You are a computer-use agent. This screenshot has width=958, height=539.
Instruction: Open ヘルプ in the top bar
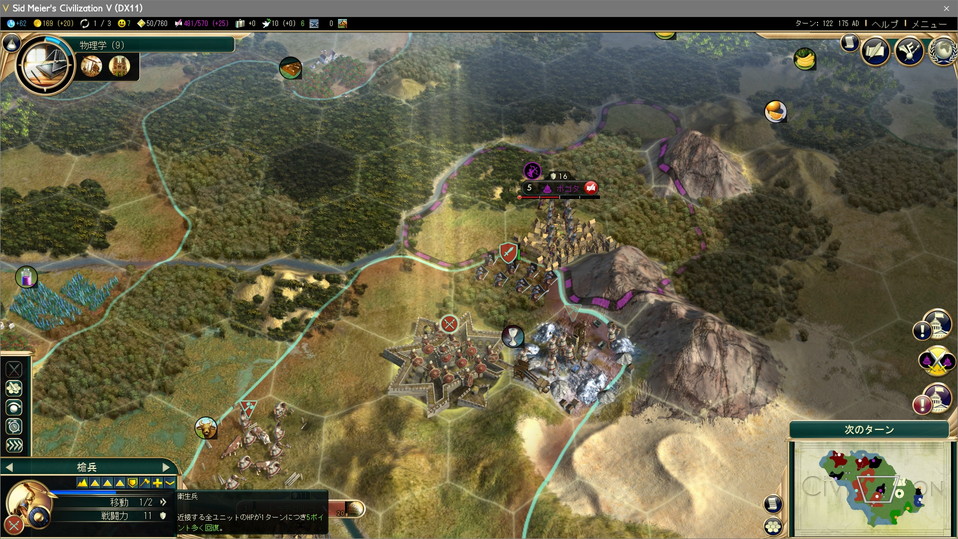pos(885,23)
